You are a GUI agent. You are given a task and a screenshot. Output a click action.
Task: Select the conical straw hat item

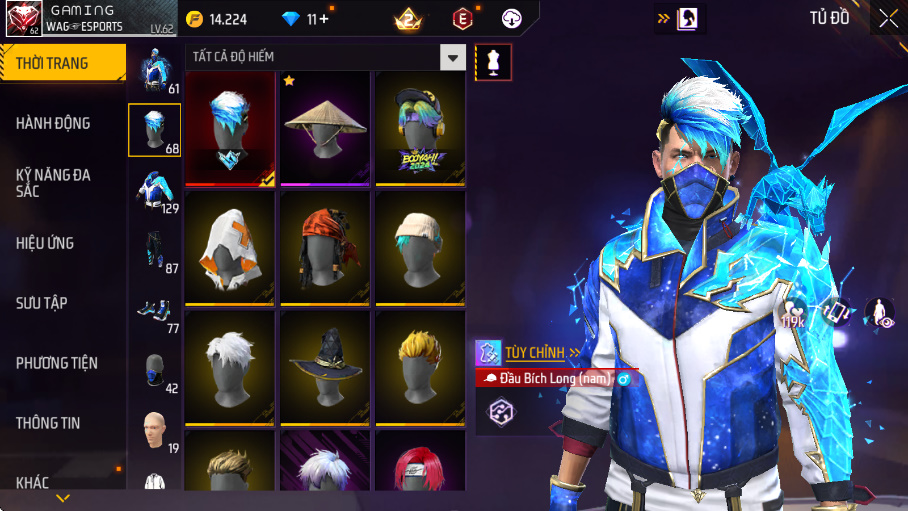(325, 127)
